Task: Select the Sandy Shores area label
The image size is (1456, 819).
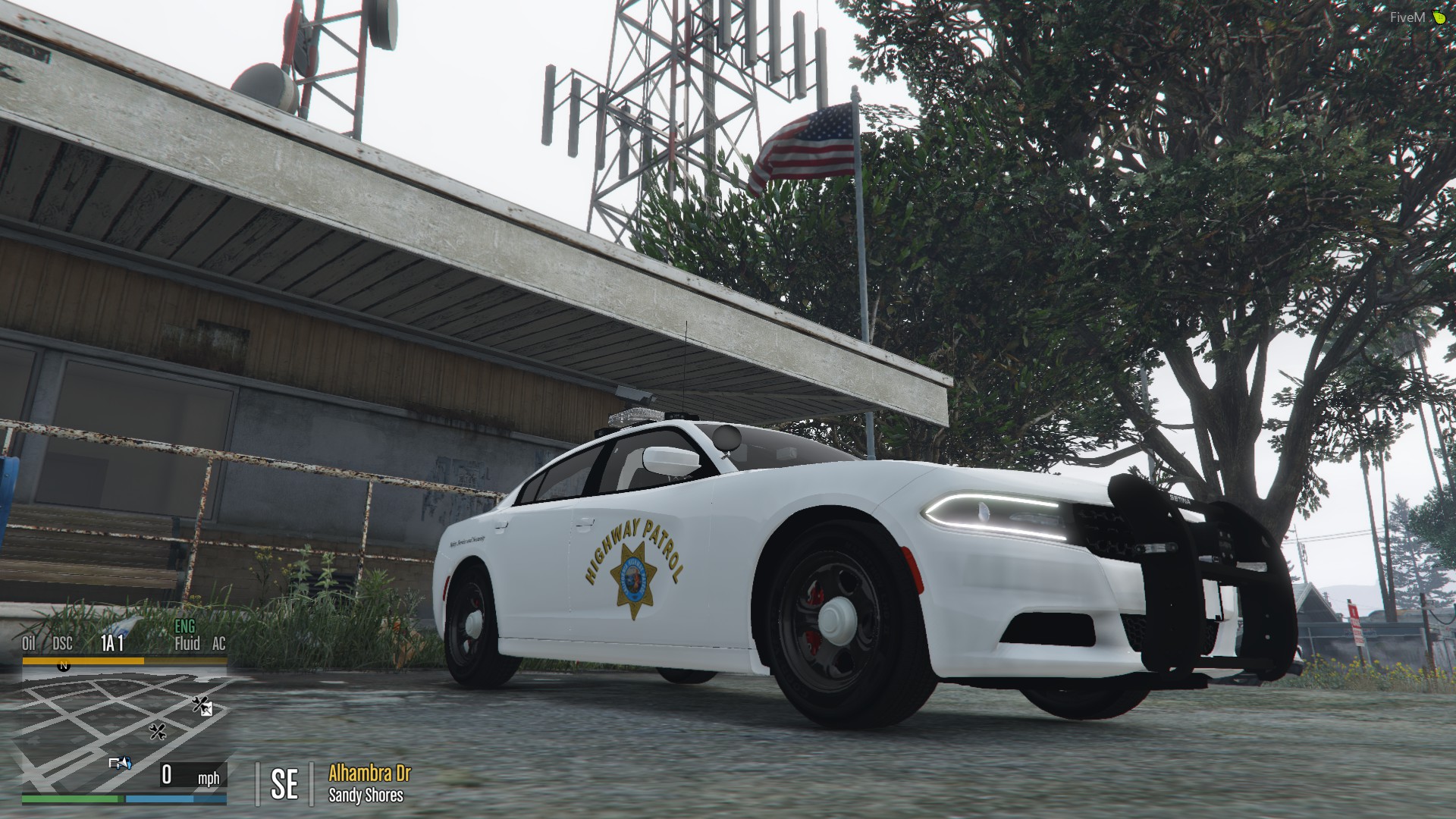Action: (366, 795)
